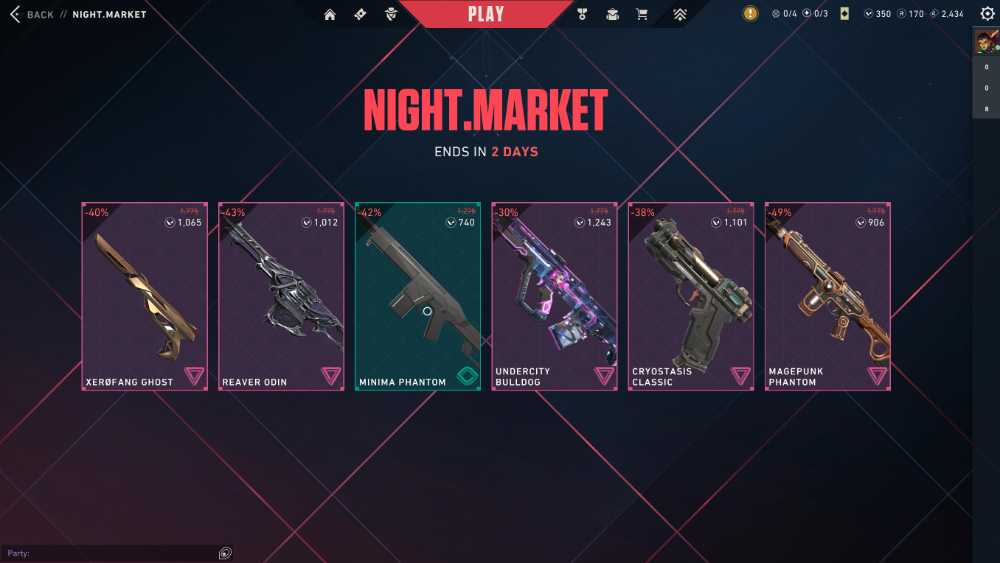Click the Party chat input box
Viewport: 1000px width, 563px height.
coord(110,553)
